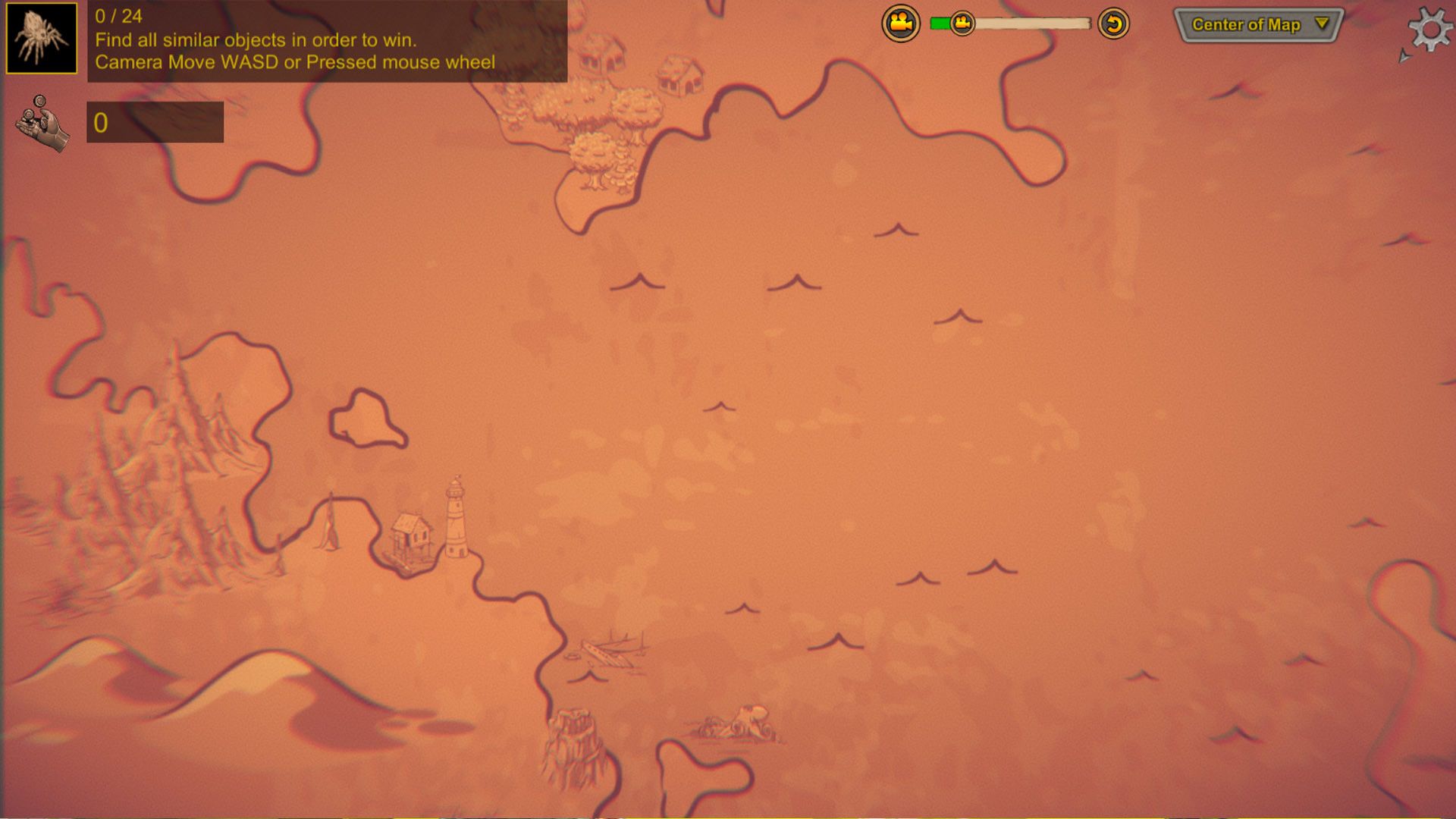Click the yellow triangle next to Center of Map
Screen dimensions: 1456x819
pyautogui.click(x=1319, y=25)
